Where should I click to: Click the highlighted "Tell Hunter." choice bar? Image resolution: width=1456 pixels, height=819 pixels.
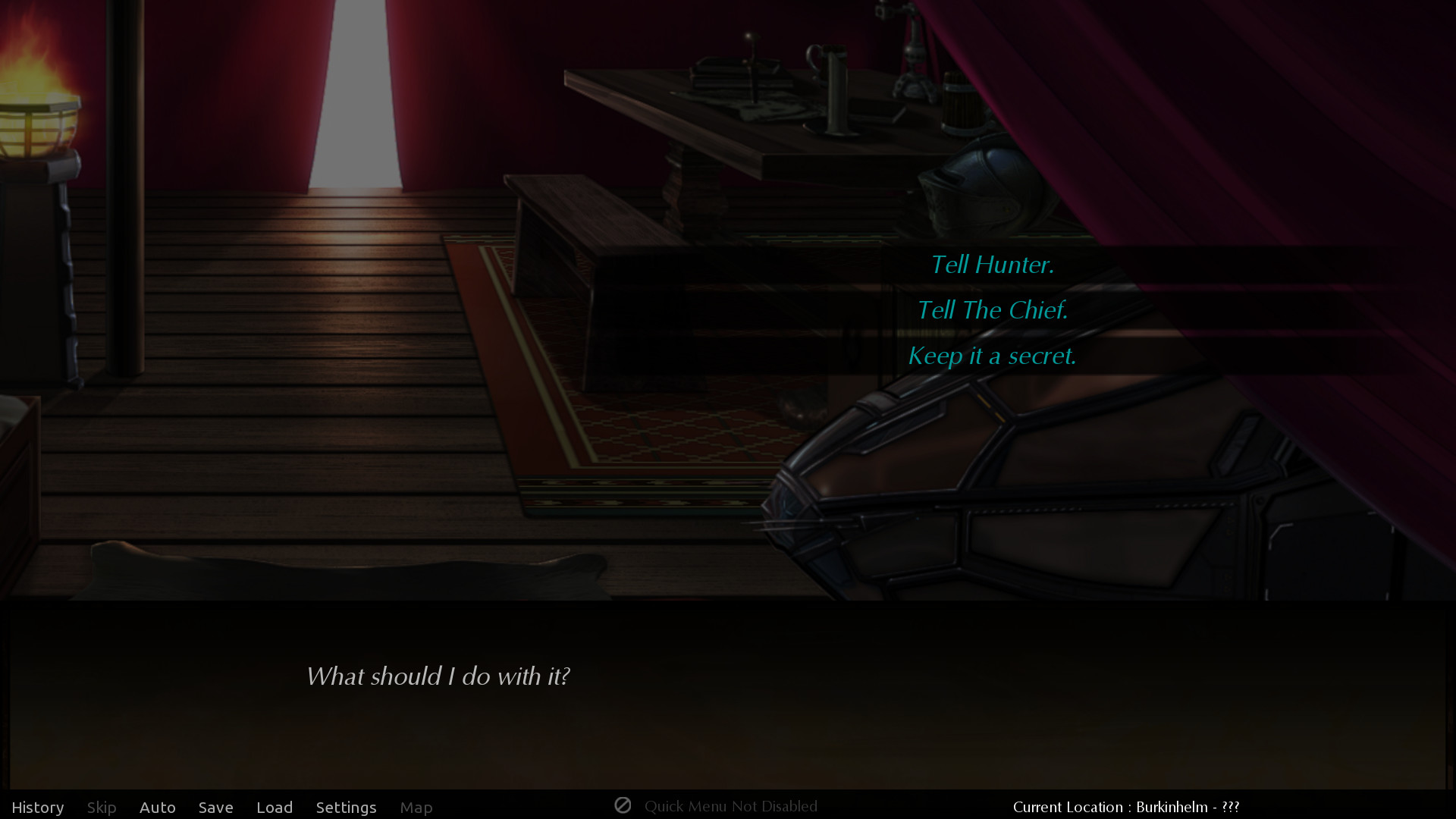(992, 265)
